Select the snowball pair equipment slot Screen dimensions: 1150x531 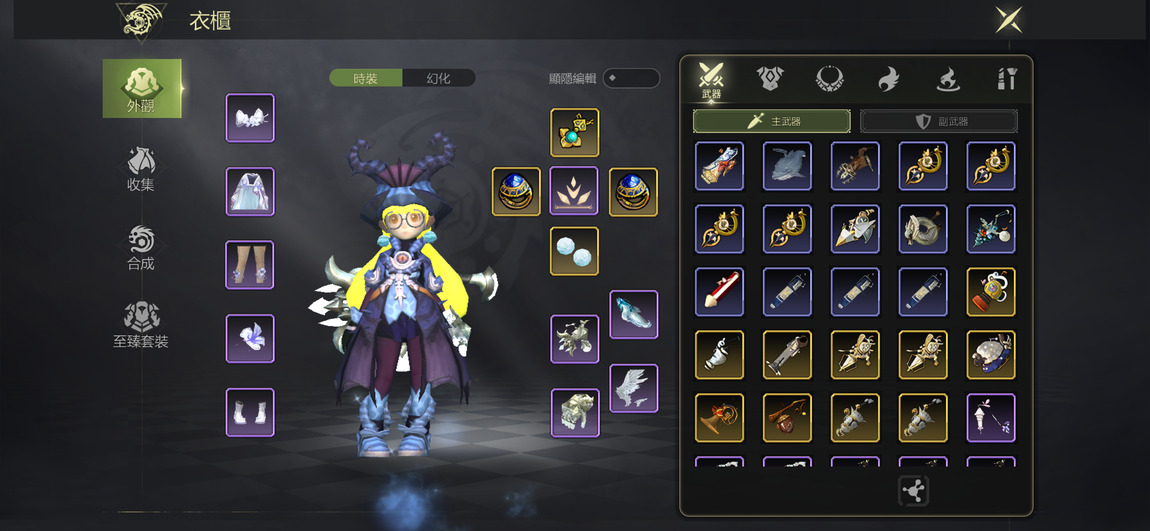point(574,251)
